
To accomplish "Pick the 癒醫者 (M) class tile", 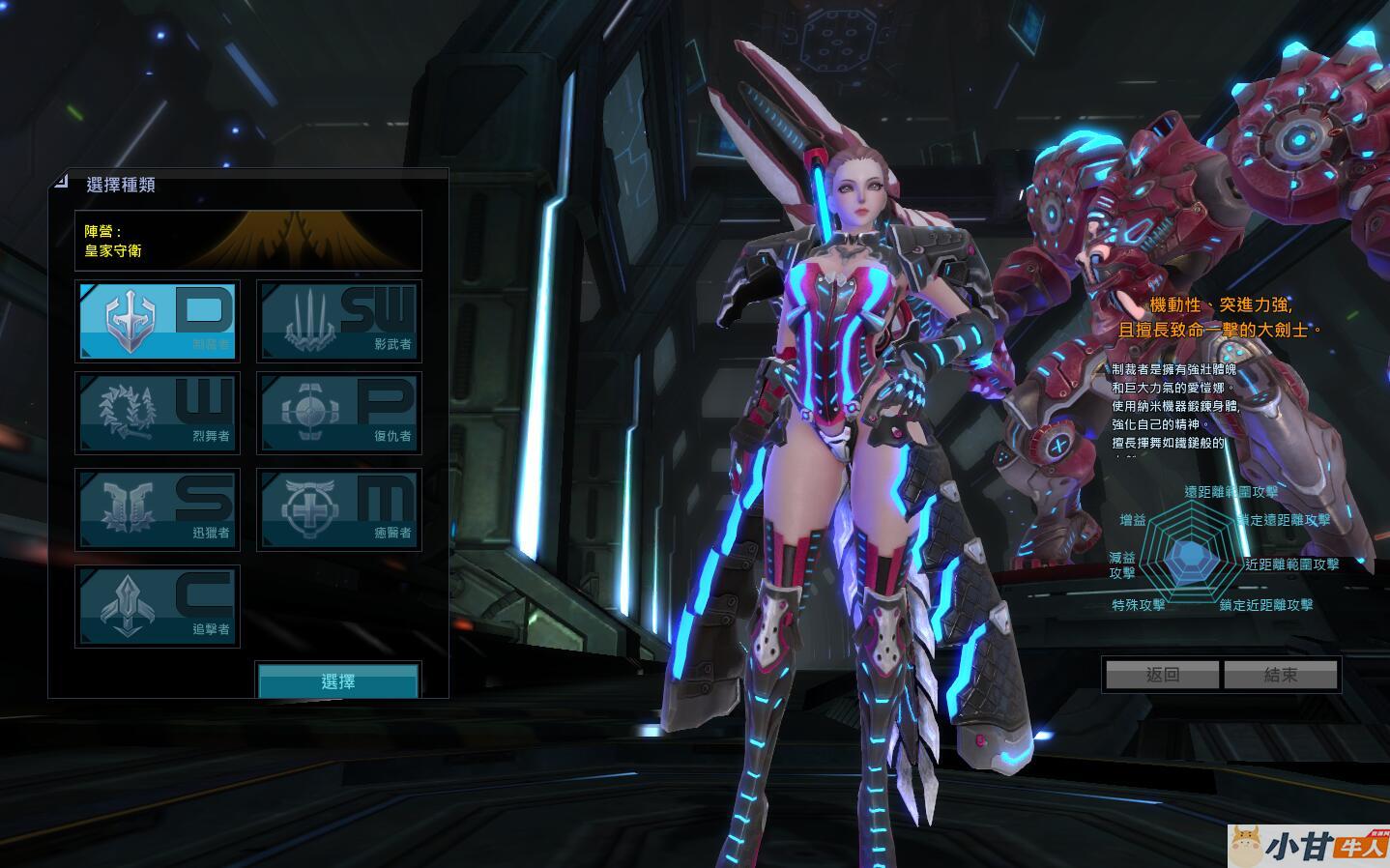I will pos(339,510).
